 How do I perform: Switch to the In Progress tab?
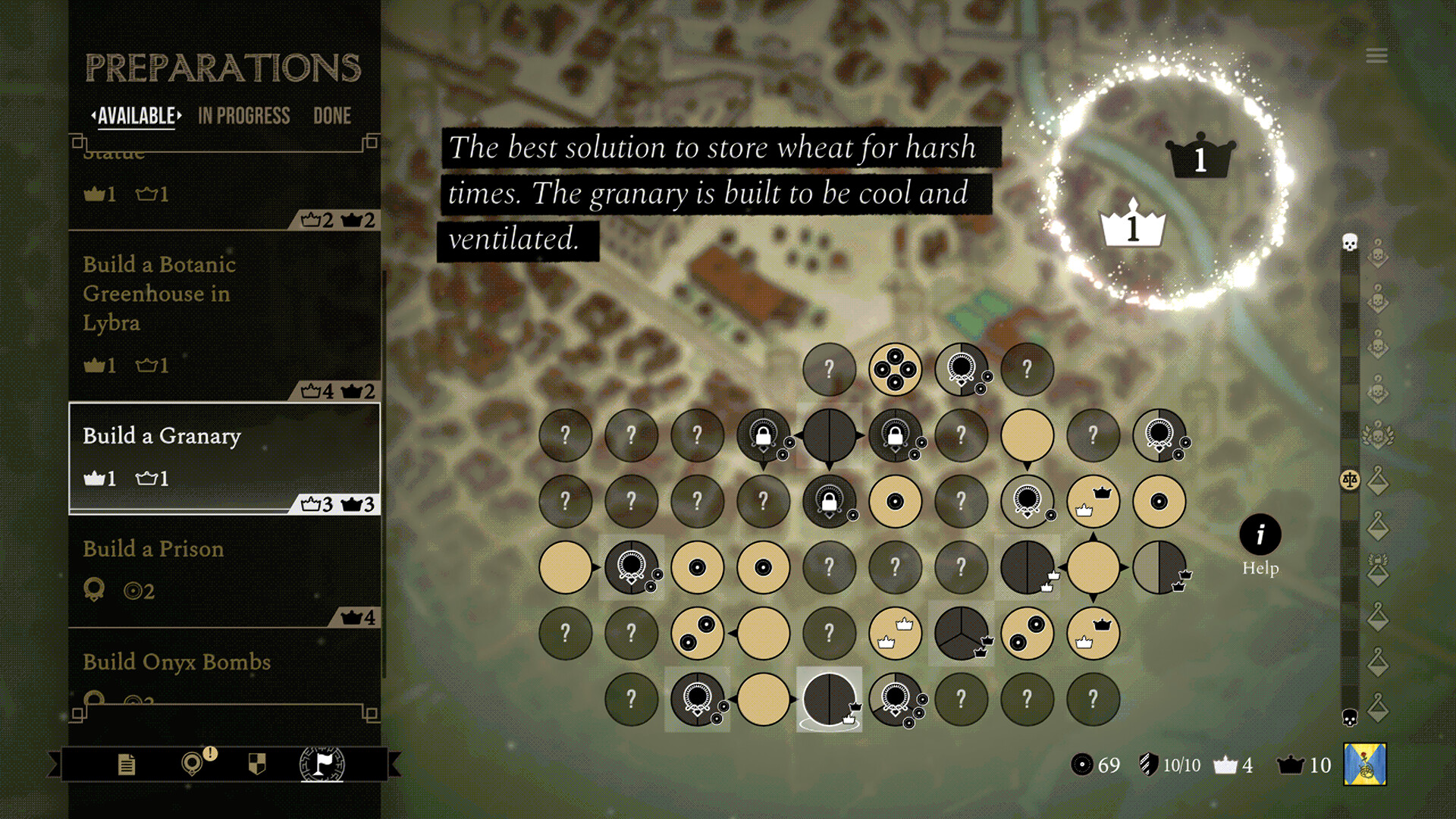[243, 116]
